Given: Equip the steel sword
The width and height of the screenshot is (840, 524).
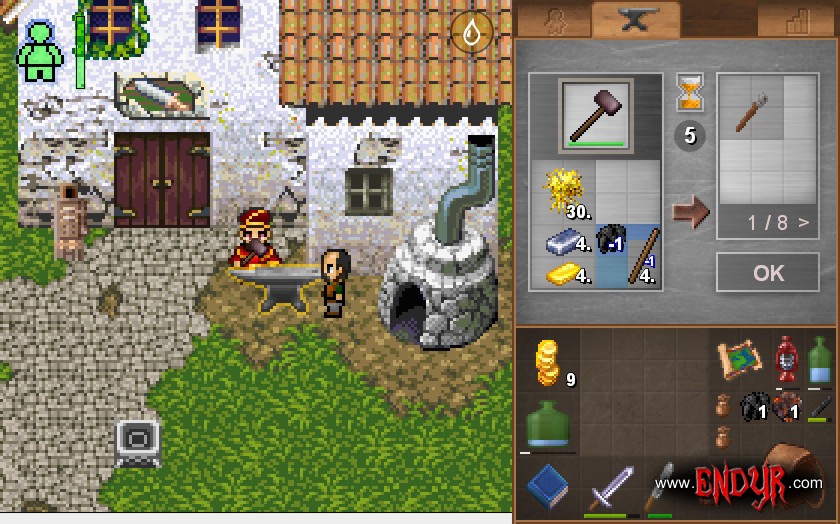Looking at the screenshot, I should (608, 487).
